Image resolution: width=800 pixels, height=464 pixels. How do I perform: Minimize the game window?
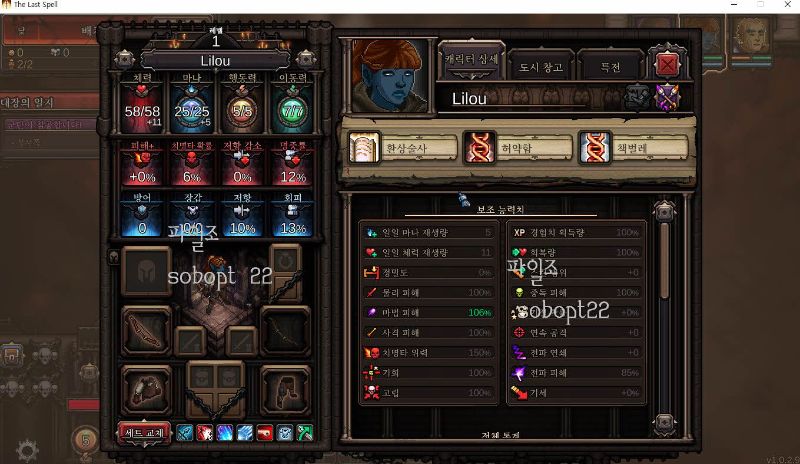[x=732, y=6]
